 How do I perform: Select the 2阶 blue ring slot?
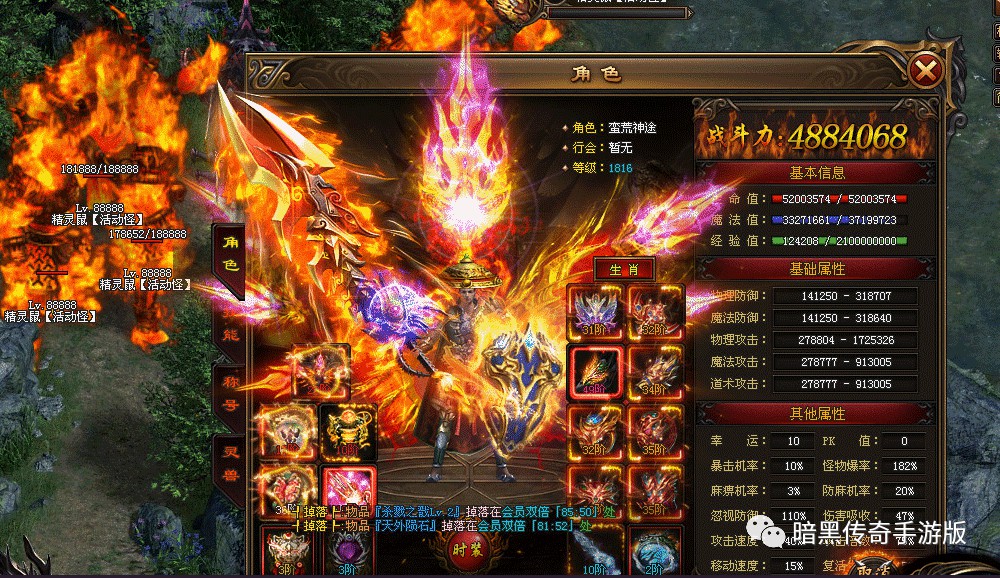[x=656, y=552]
